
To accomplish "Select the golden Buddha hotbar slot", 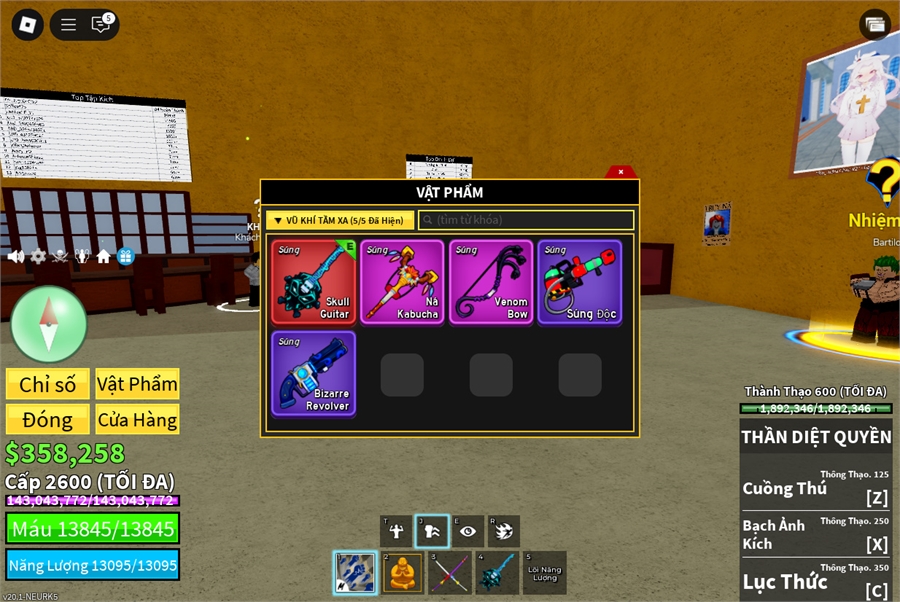I will click(402, 572).
